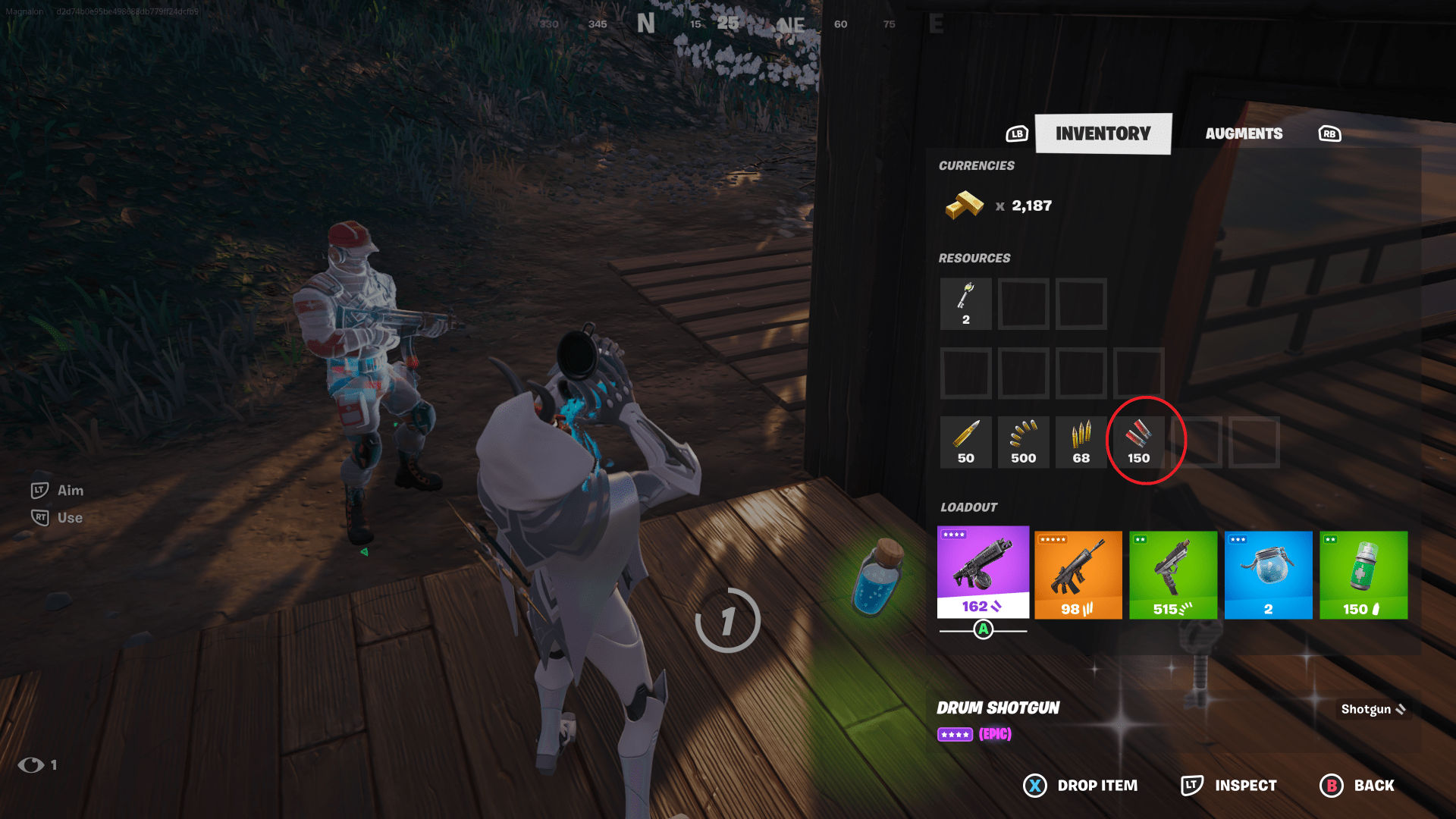Click the spectator eye icon bottom left
This screenshot has height=819, width=1456.
[x=32, y=765]
